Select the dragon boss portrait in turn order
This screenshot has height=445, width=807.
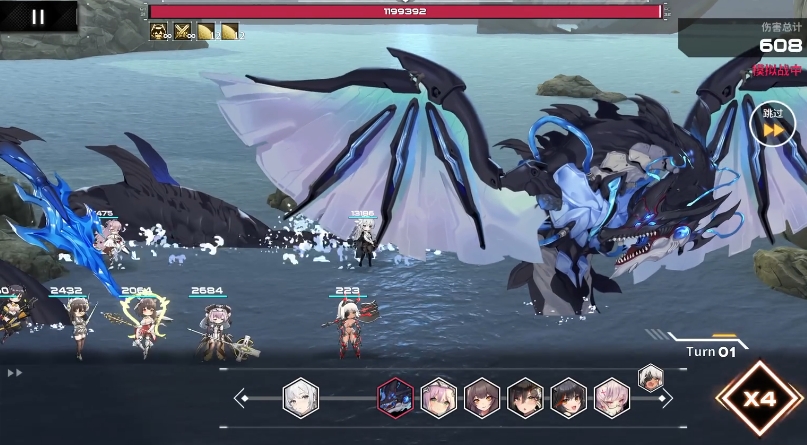(395, 398)
